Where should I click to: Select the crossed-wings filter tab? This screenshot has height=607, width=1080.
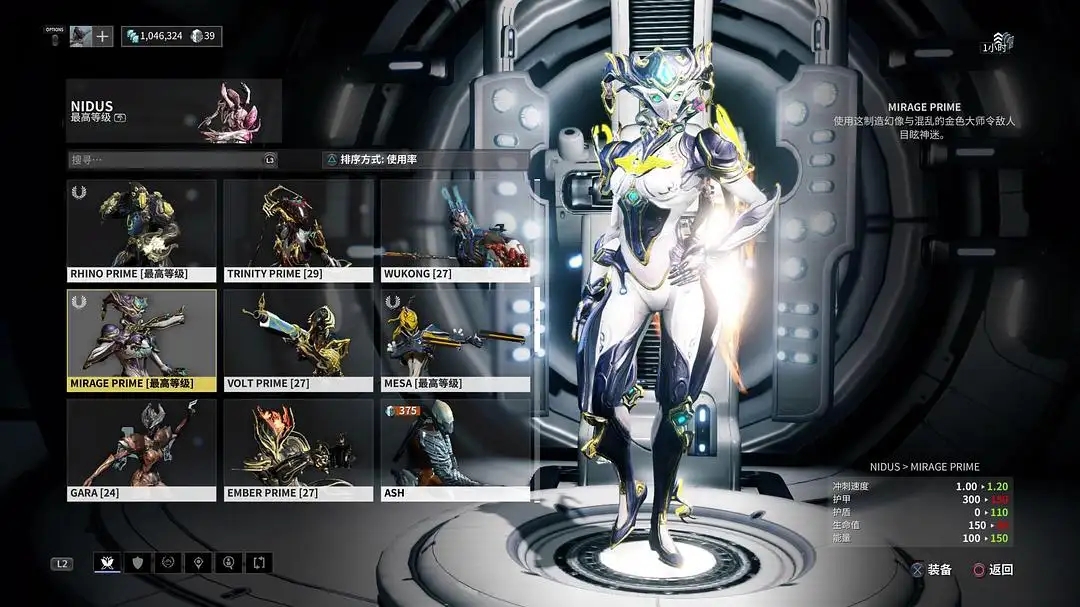107,563
